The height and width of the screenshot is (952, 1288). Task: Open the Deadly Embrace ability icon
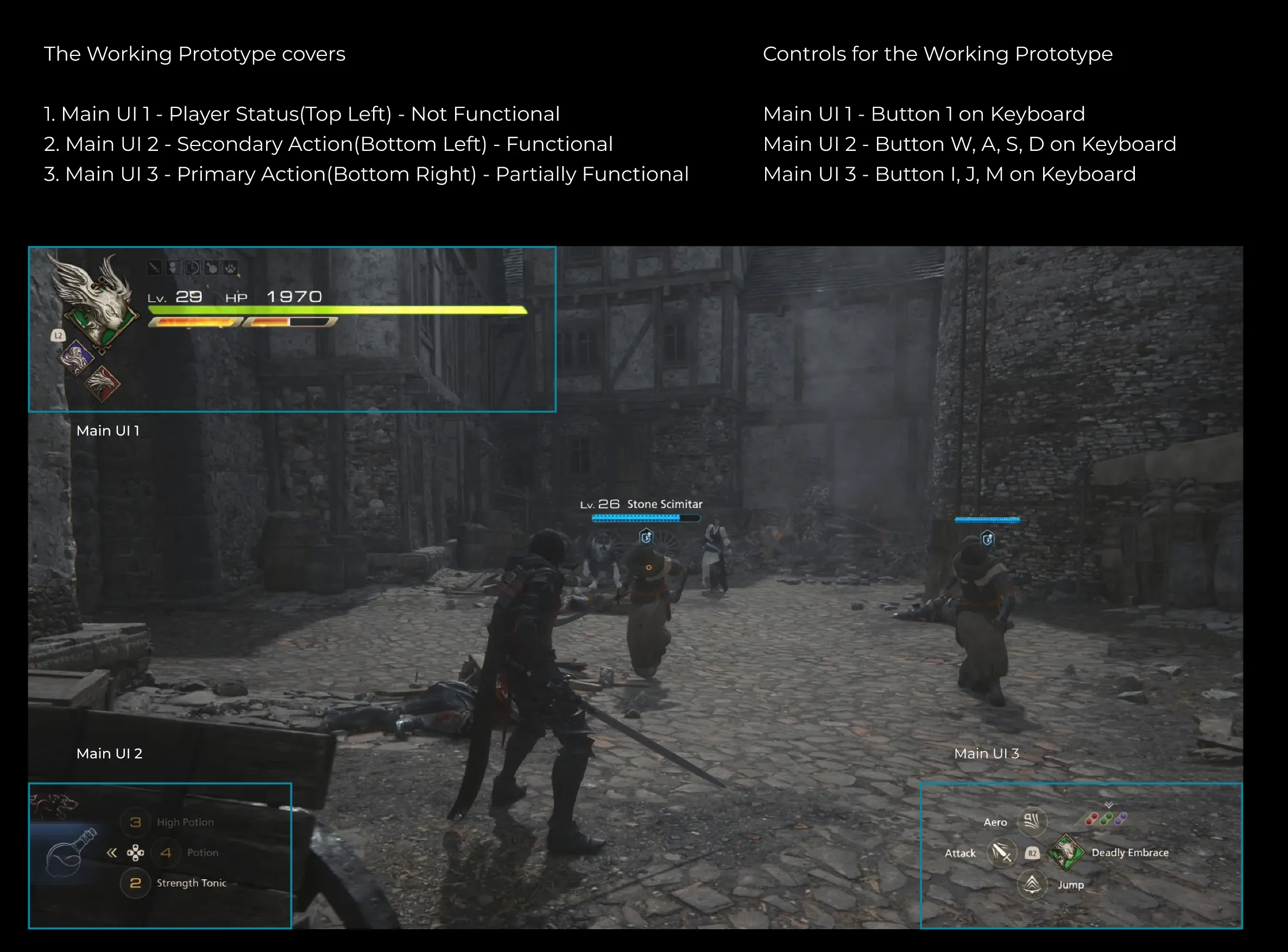pyautogui.click(x=1066, y=853)
